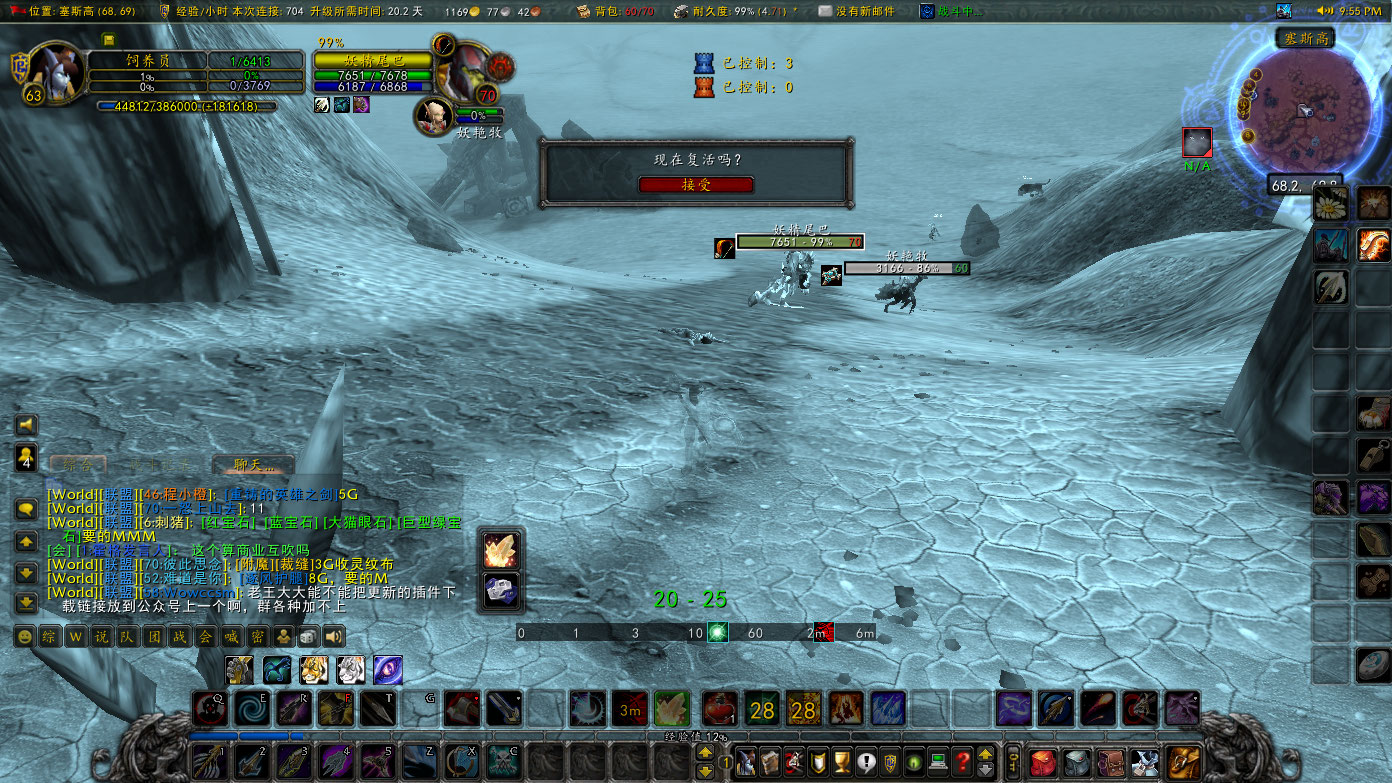Open the help question mark icon
Image resolution: width=1392 pixels, height=783 pixels.
pyautogui.click(x=963, y=762)
